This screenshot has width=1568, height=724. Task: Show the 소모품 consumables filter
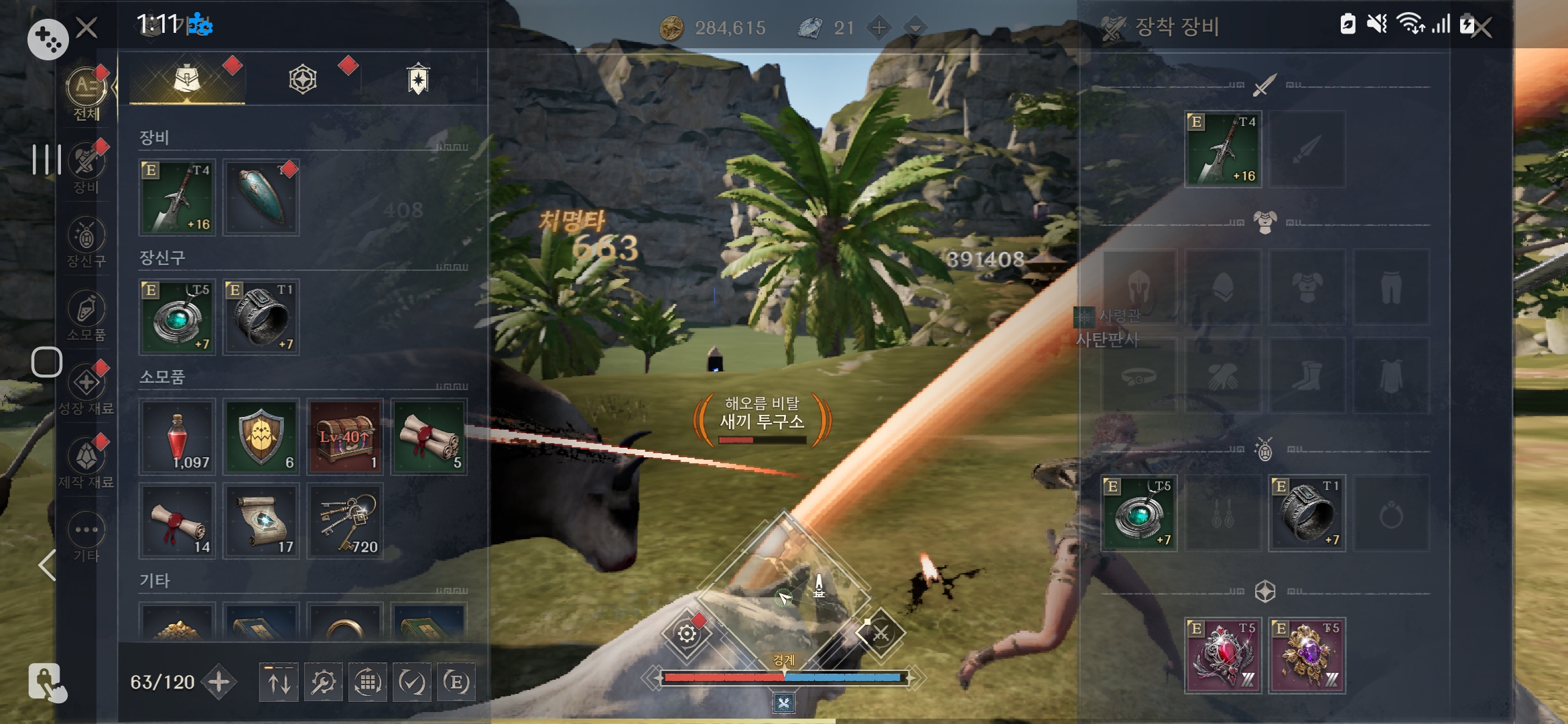[x=86, y=314]
